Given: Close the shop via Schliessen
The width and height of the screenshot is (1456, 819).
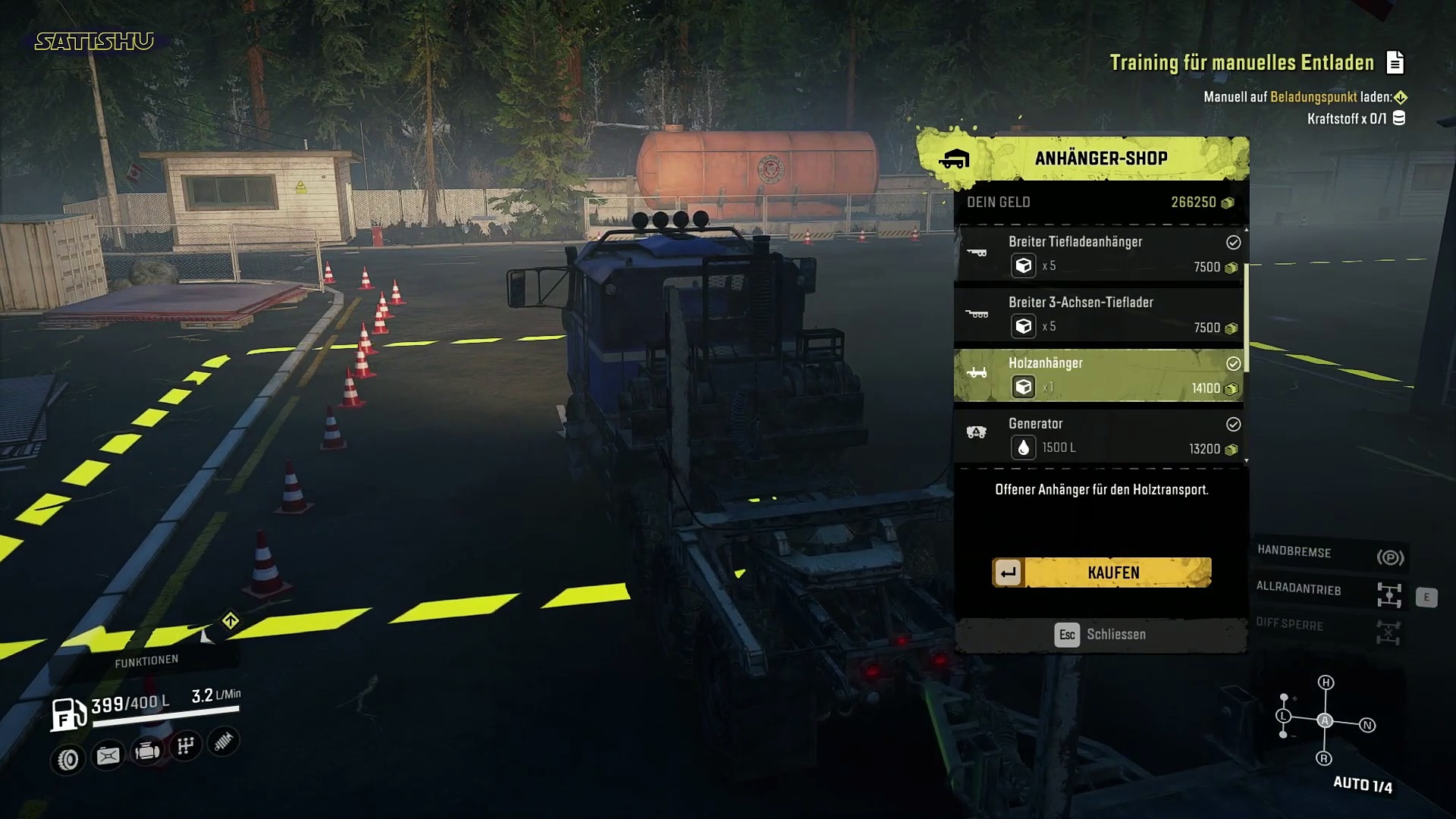Looking at the screenshot, I should coord(1101,635).
